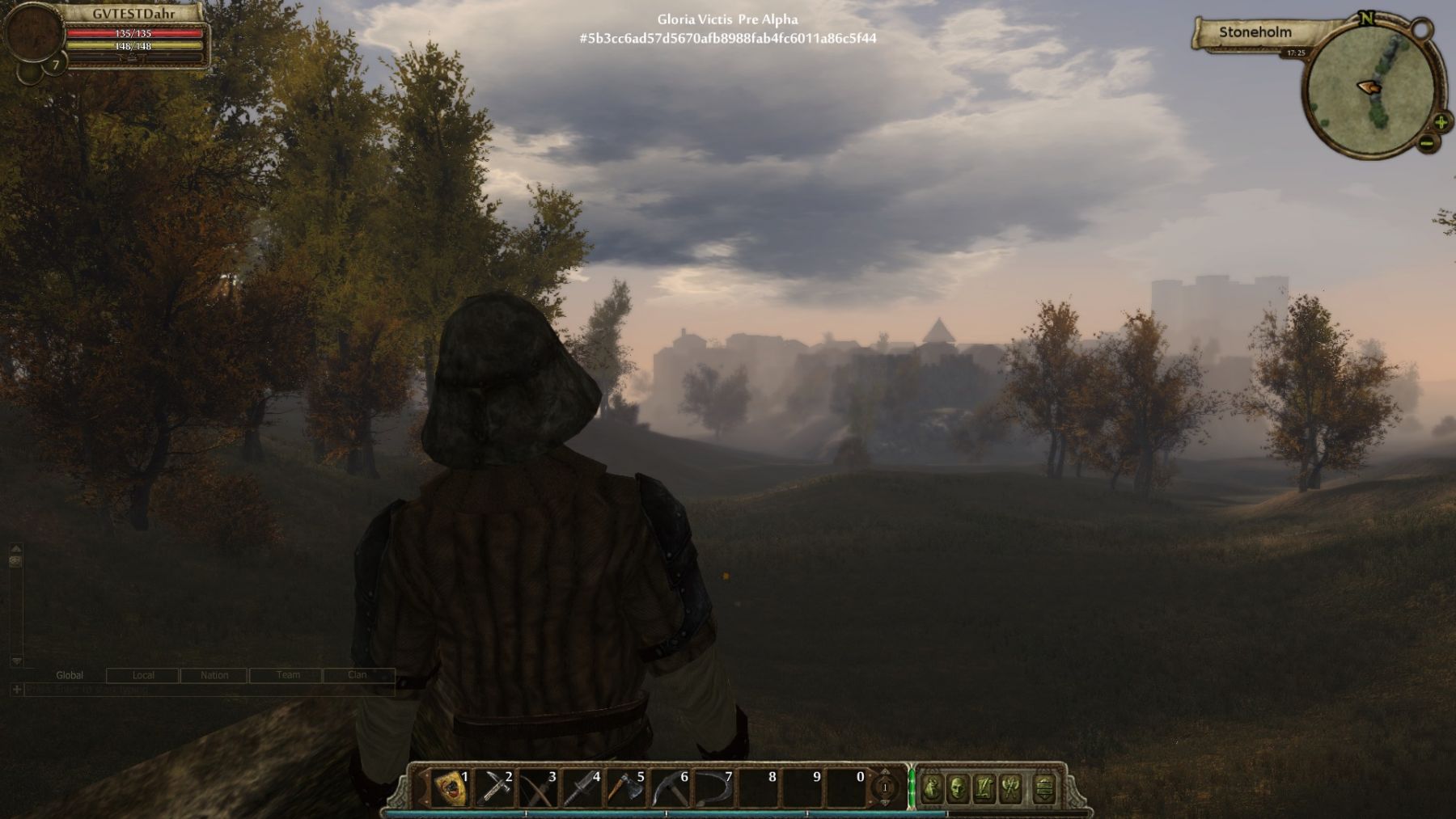Image resolution: width=1456 pixels, height=819 pixels.
Task: Select the pickaxe in hotbar slot 6
Action: [x=670, y=787]
